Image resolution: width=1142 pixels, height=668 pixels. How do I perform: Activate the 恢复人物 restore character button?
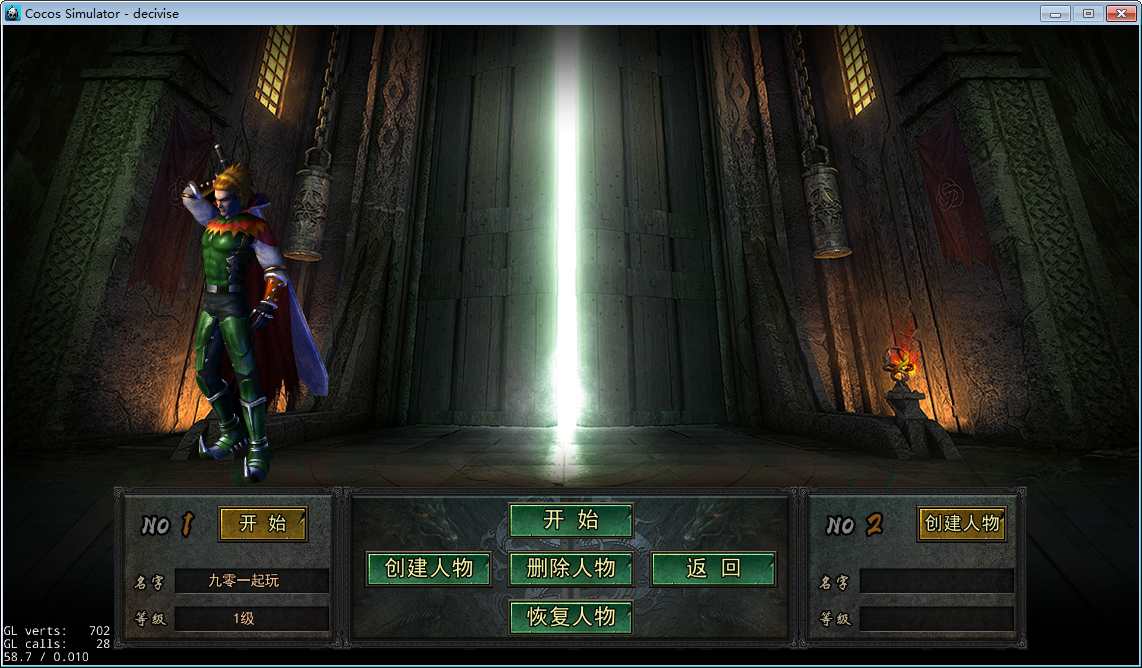(x=571, y=617)
